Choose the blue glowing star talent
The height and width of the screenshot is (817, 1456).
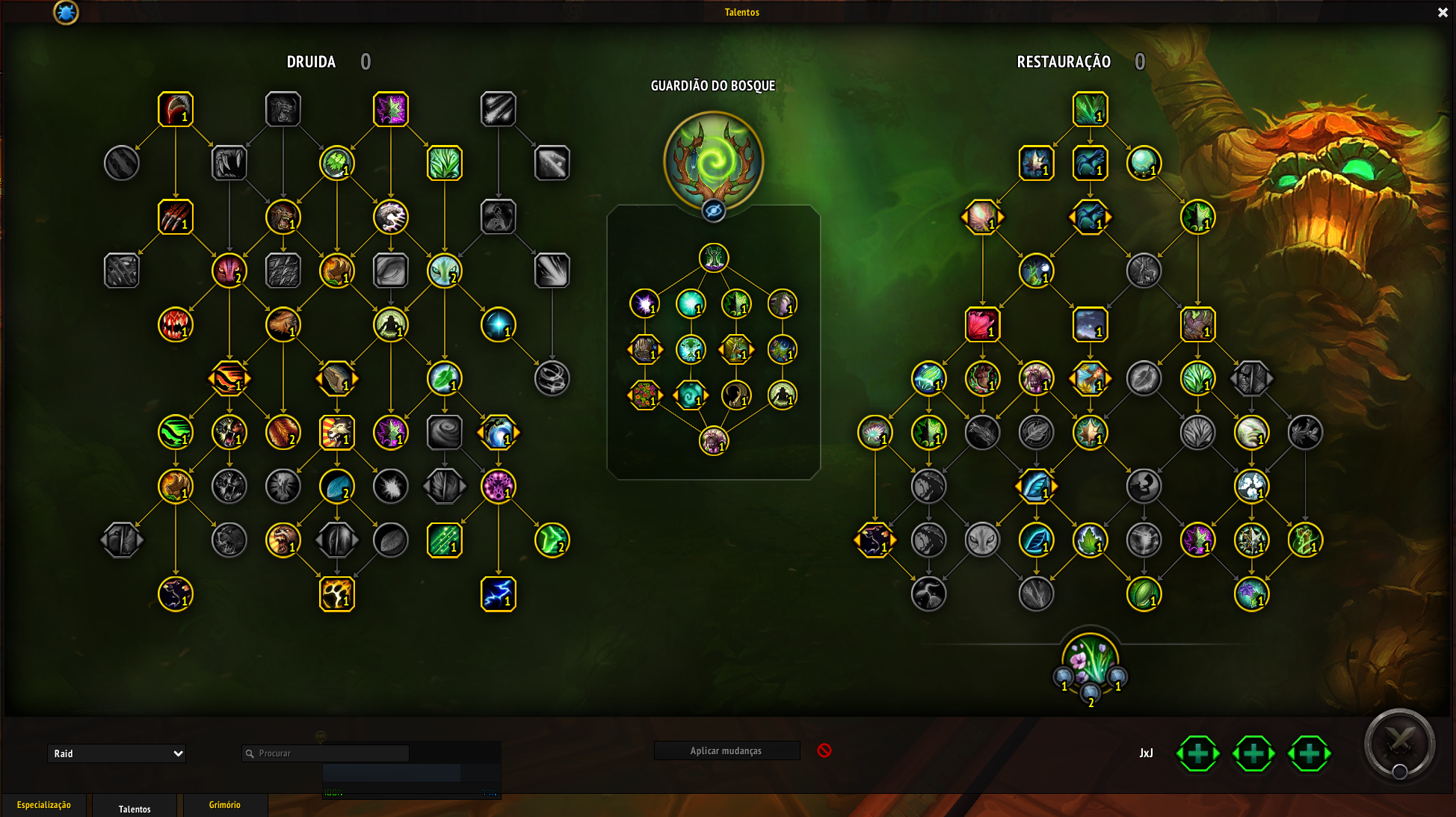[499, 325]
